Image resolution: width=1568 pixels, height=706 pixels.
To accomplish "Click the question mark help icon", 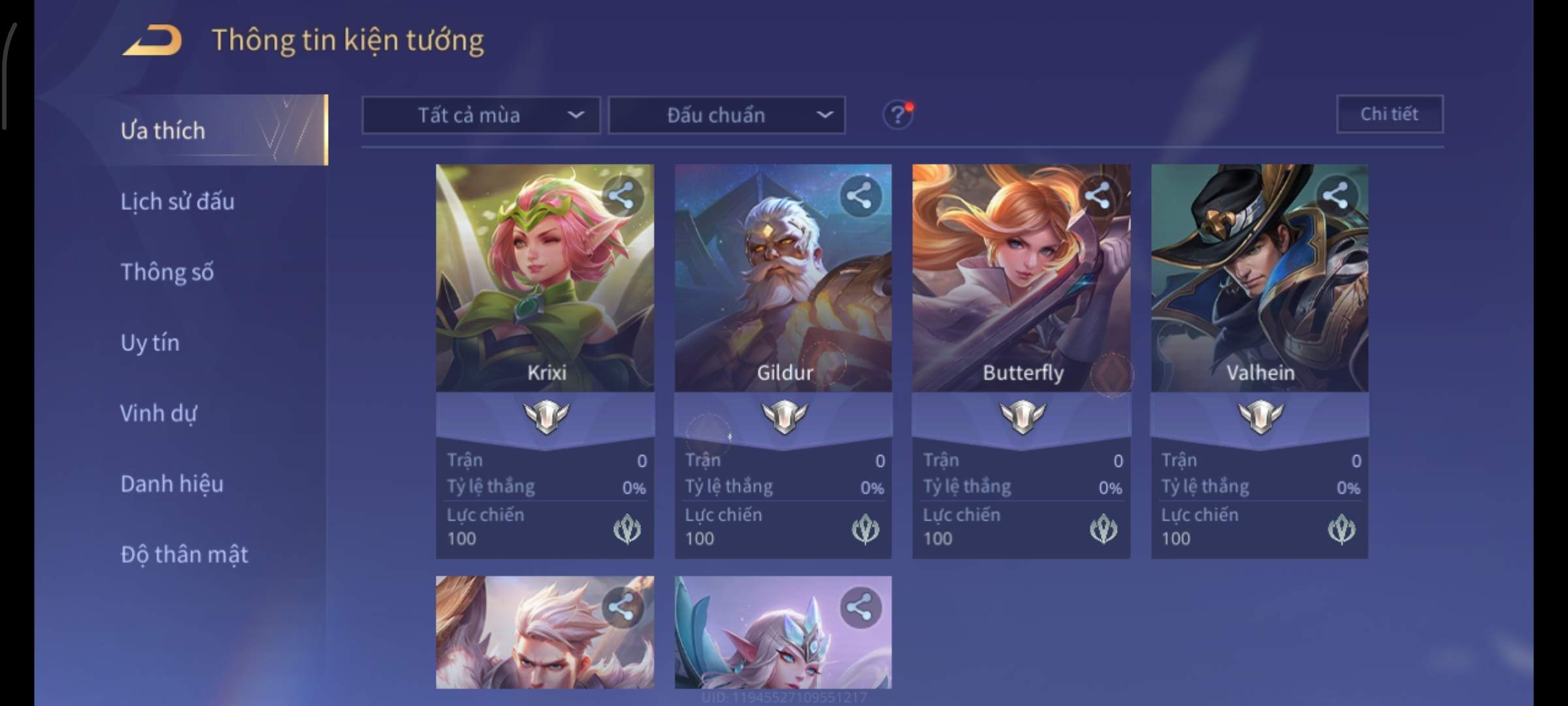I will click(x=898, y=116).
